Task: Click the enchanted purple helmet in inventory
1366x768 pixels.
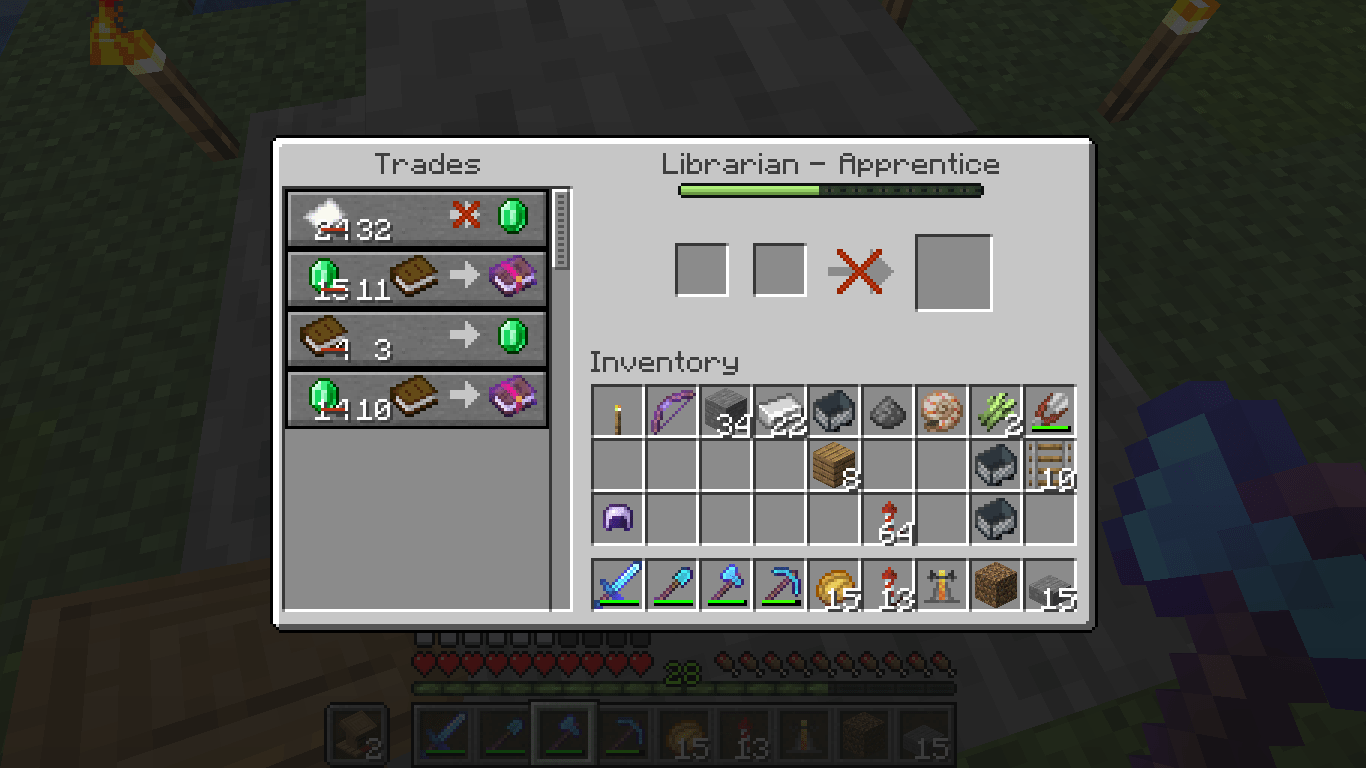Action: click(615, 518)
